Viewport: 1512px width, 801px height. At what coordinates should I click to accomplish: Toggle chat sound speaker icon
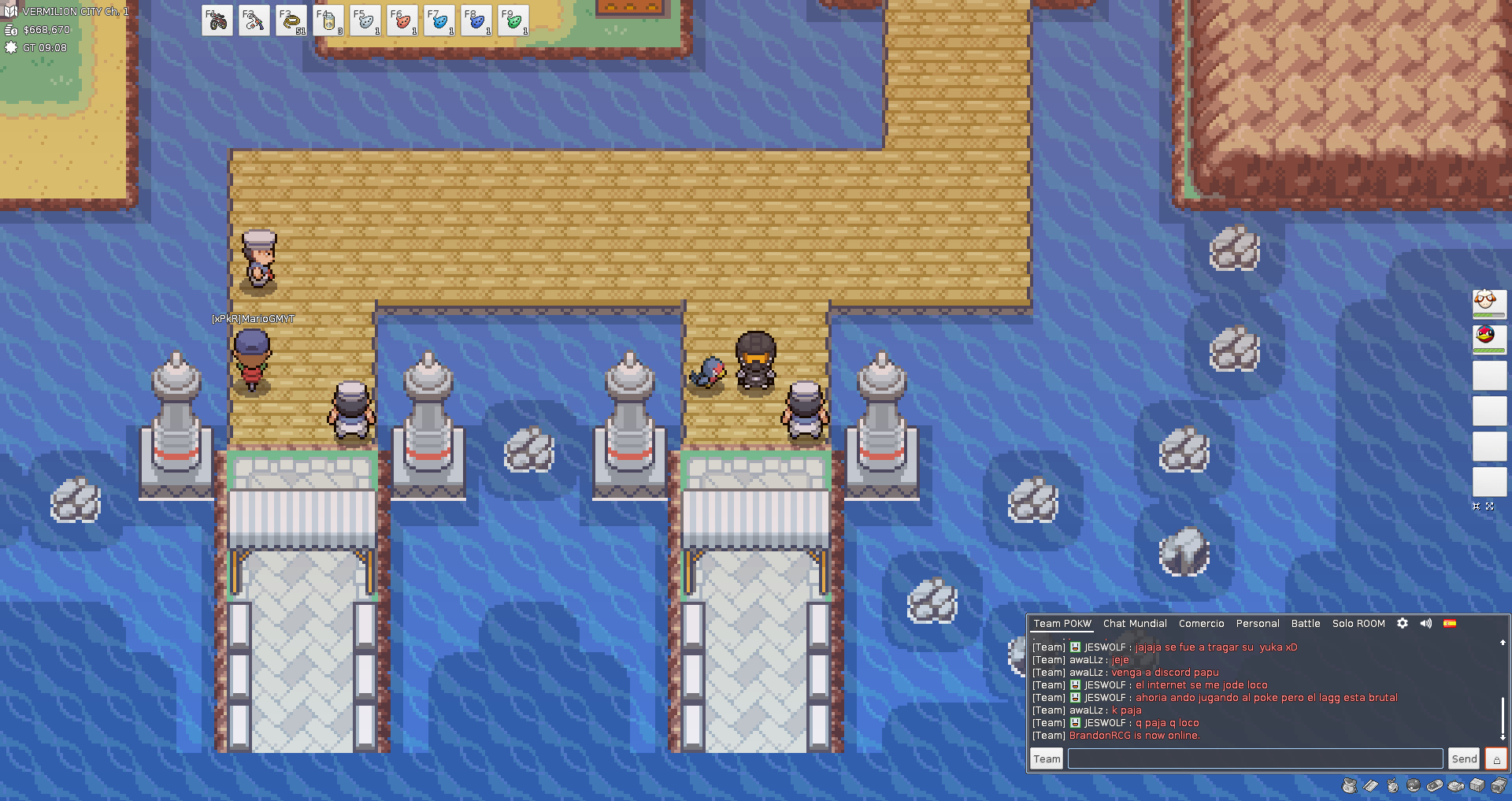pyautogui.click(x=1426, y=623)
